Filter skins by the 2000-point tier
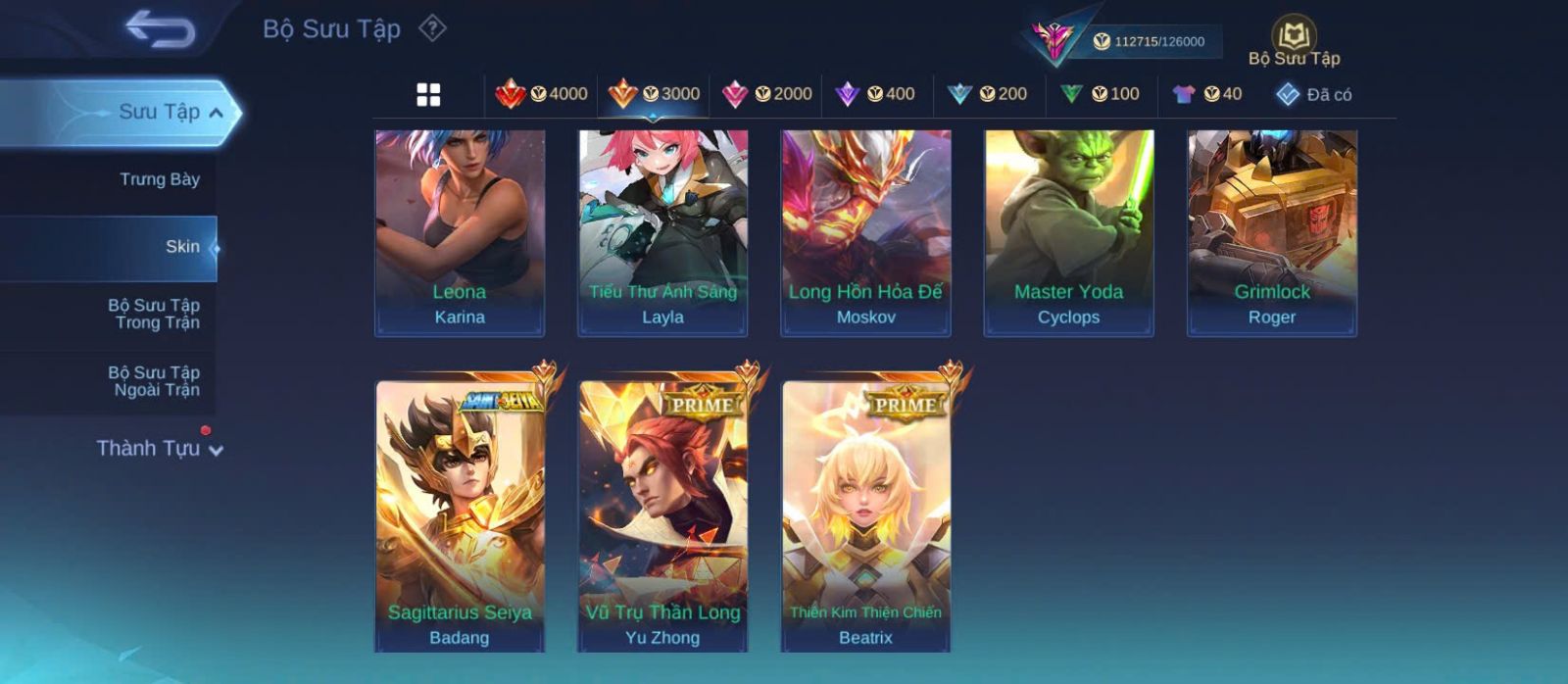Viewport: 1568px width, 684px height. click(767, 94)
